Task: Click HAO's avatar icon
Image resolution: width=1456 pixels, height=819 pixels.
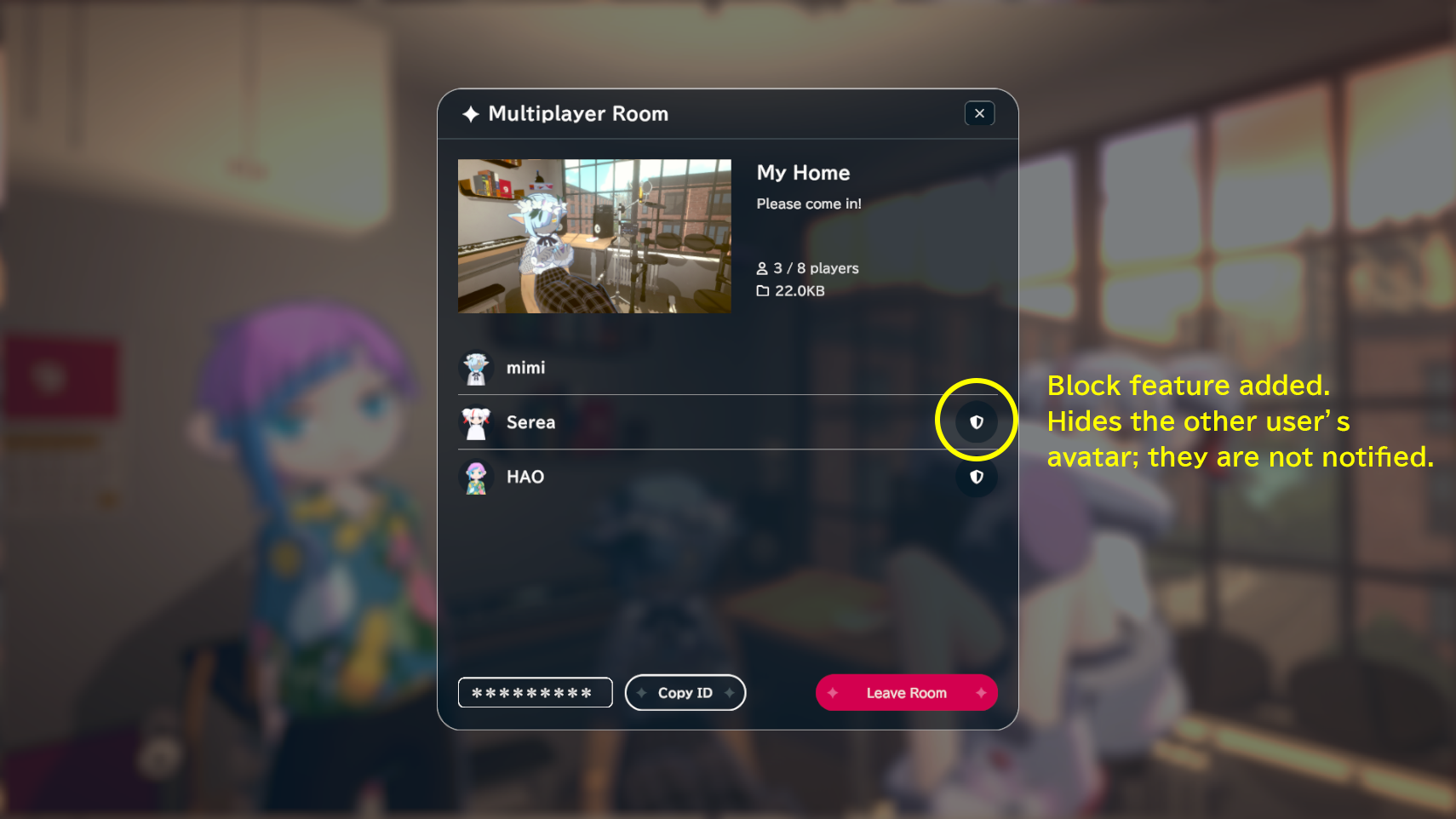Action: coord(477,478)
